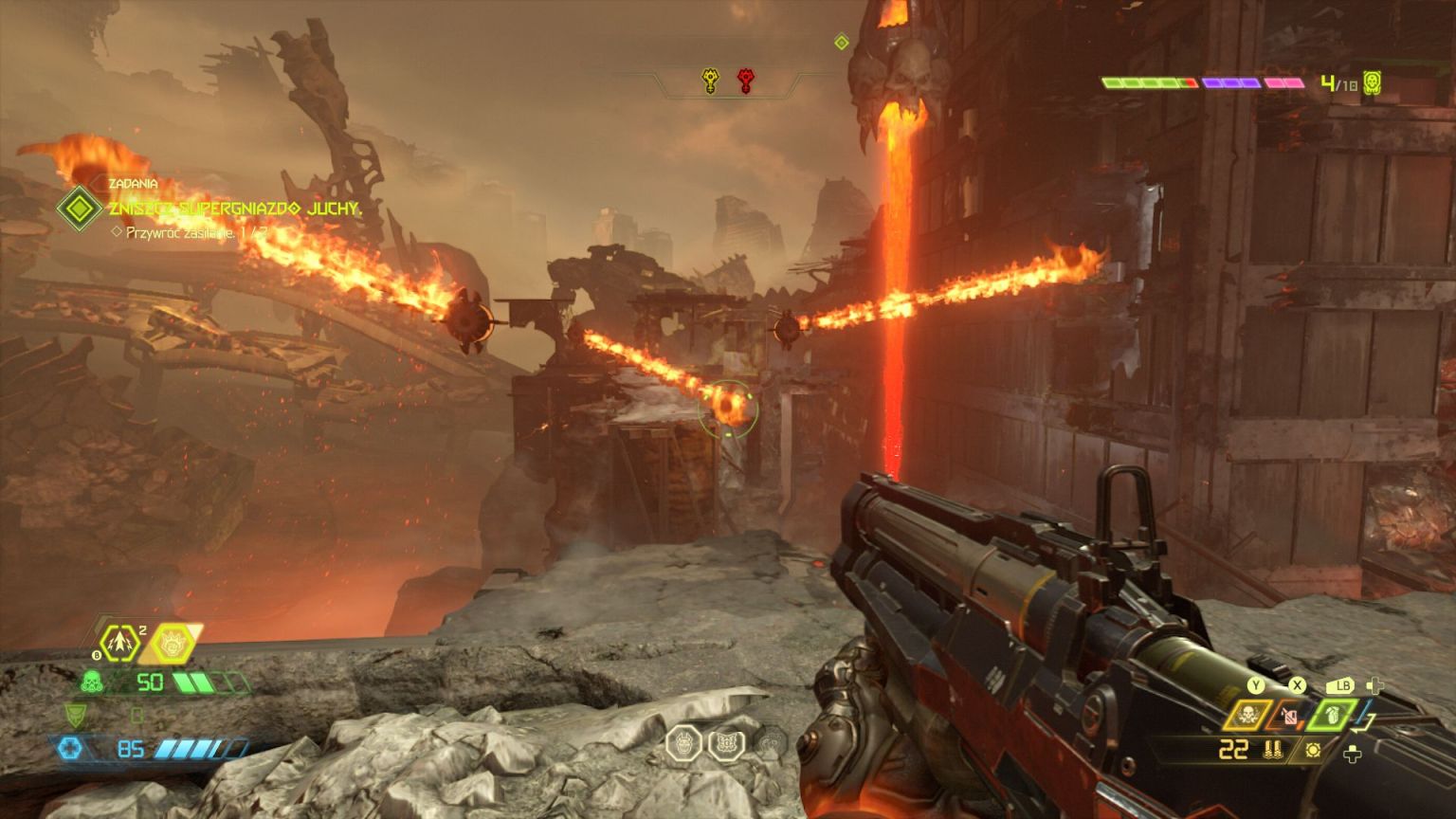Image resolution: width=1456 pixels, height=819 pixels.
Task: Select the yellow skull key icon
Action: tap(710, 82)
